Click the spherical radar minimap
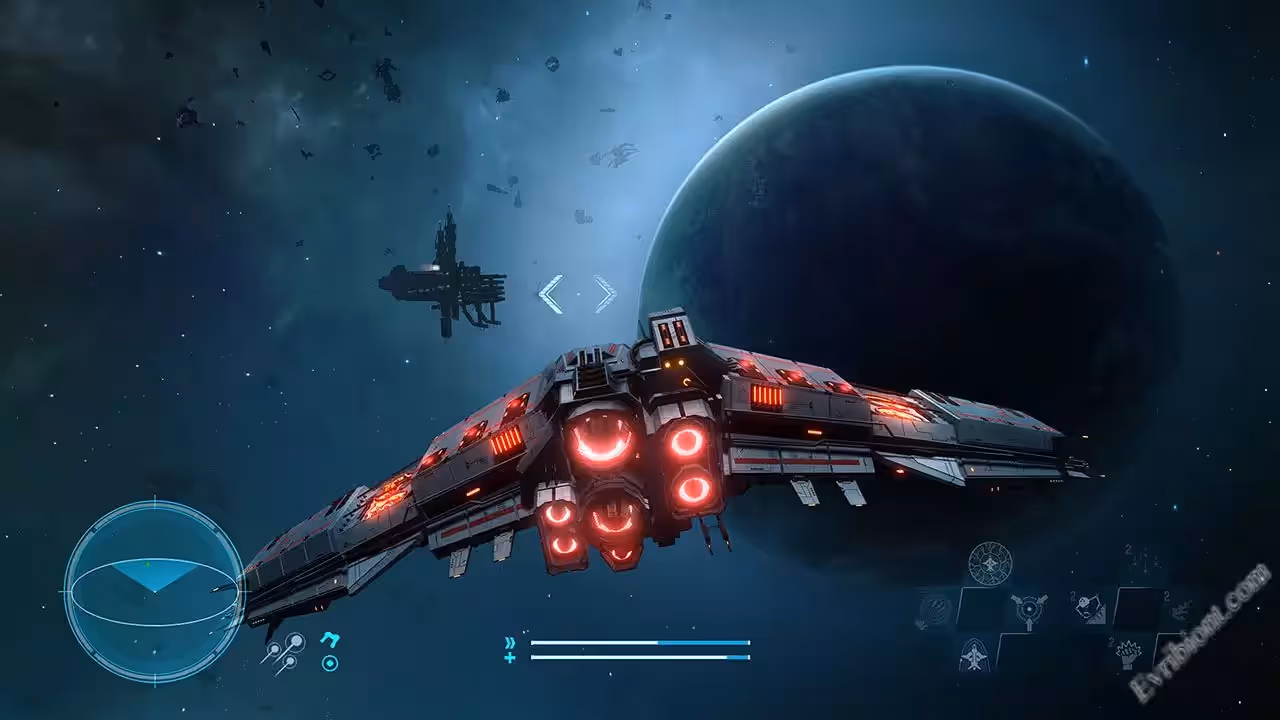 click(154, 592)
